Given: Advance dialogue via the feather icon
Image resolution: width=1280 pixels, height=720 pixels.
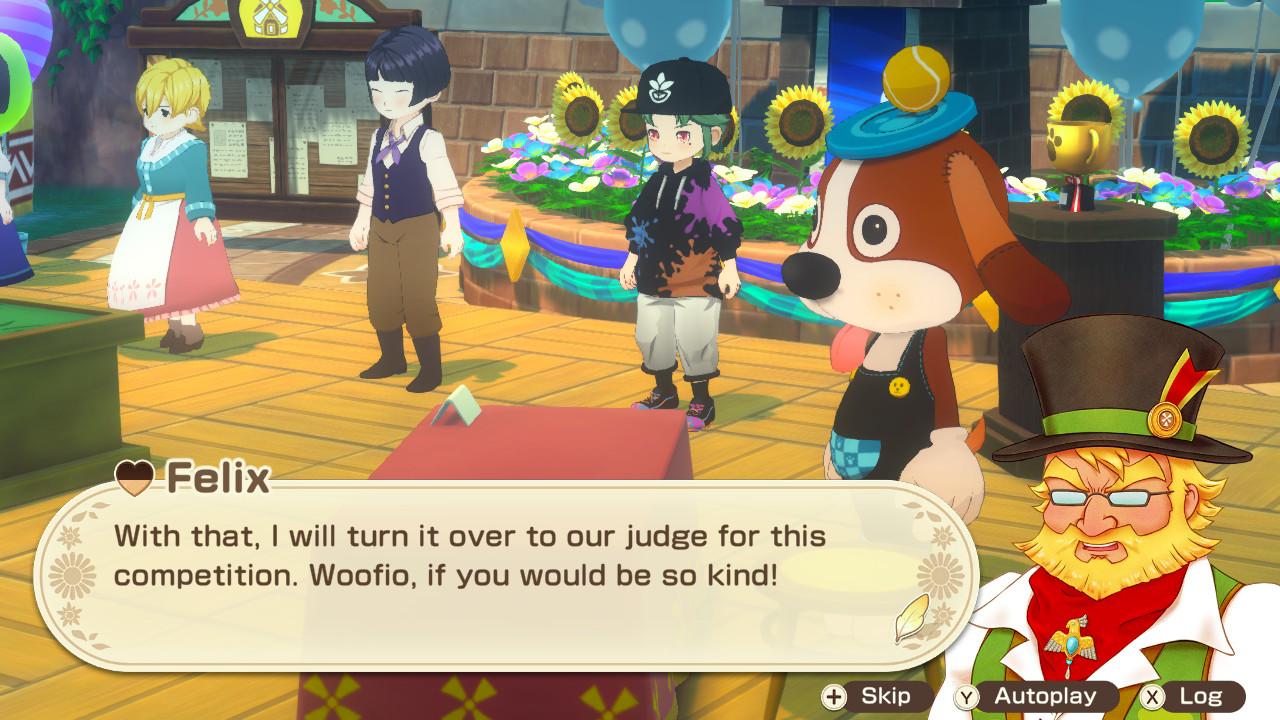Looking at the screenshot, I should coord(913,619).
